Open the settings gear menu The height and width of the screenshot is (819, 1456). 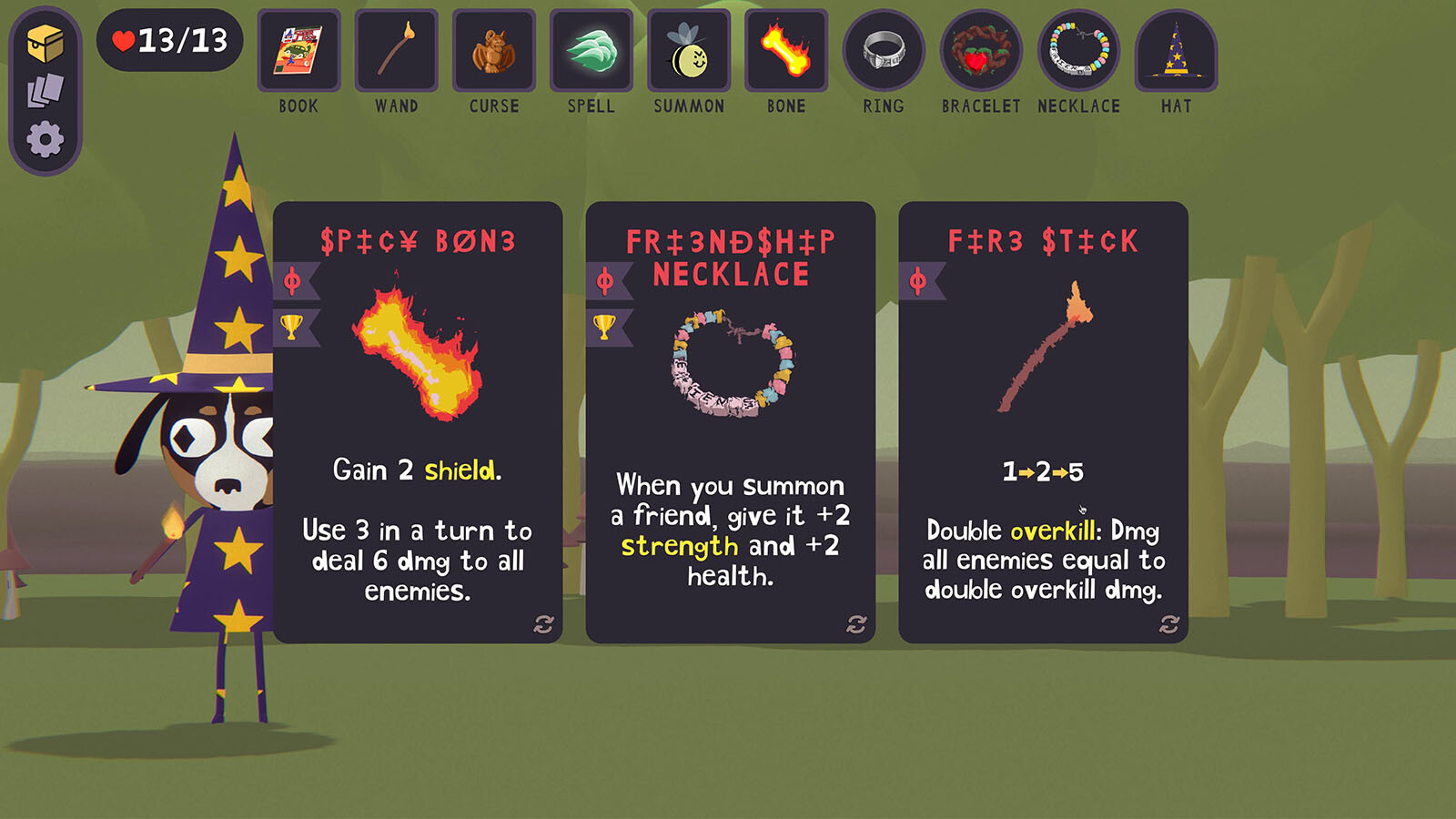point(45,140)
